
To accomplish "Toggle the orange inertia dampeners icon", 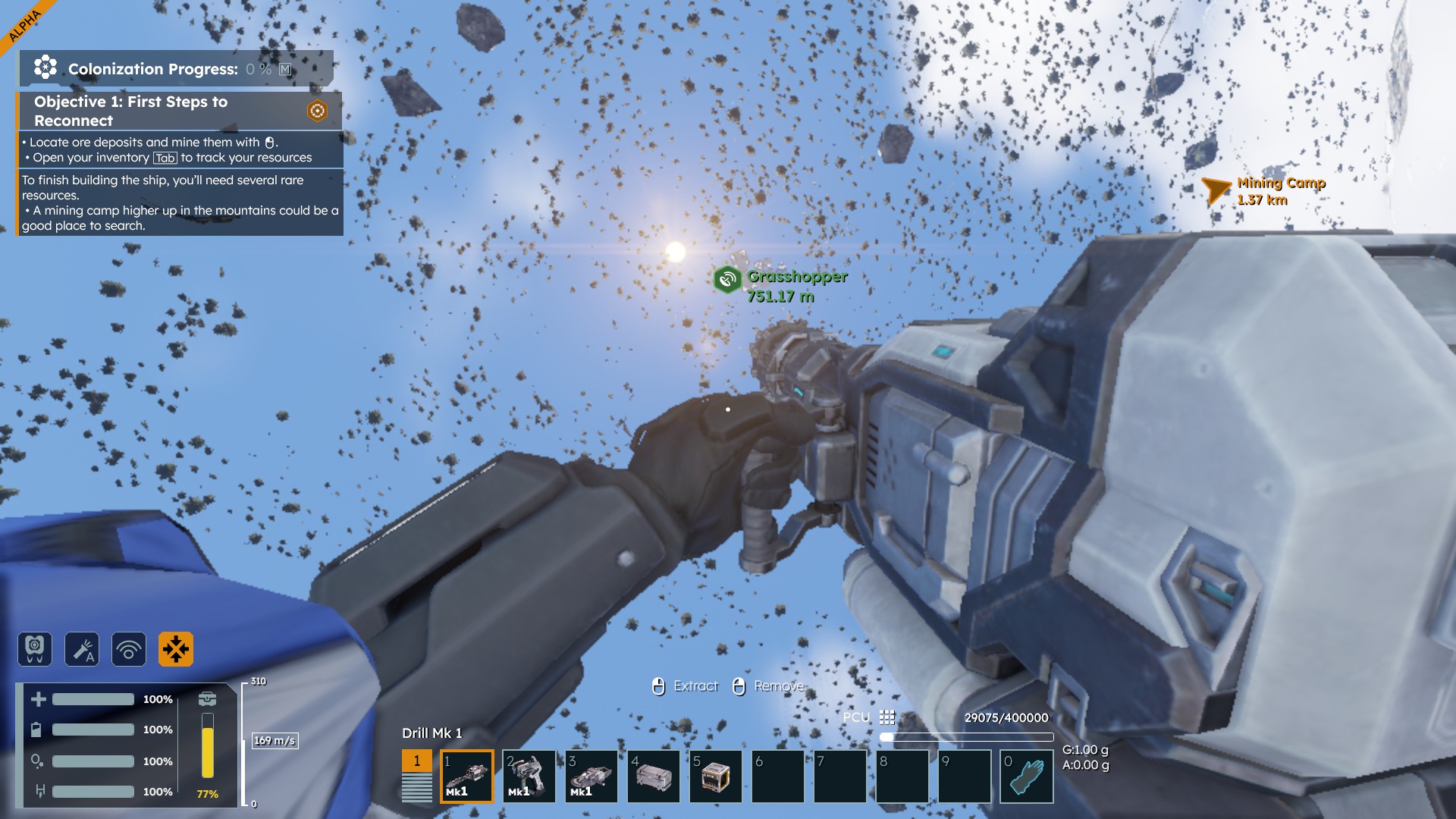I will coord(176,649).
